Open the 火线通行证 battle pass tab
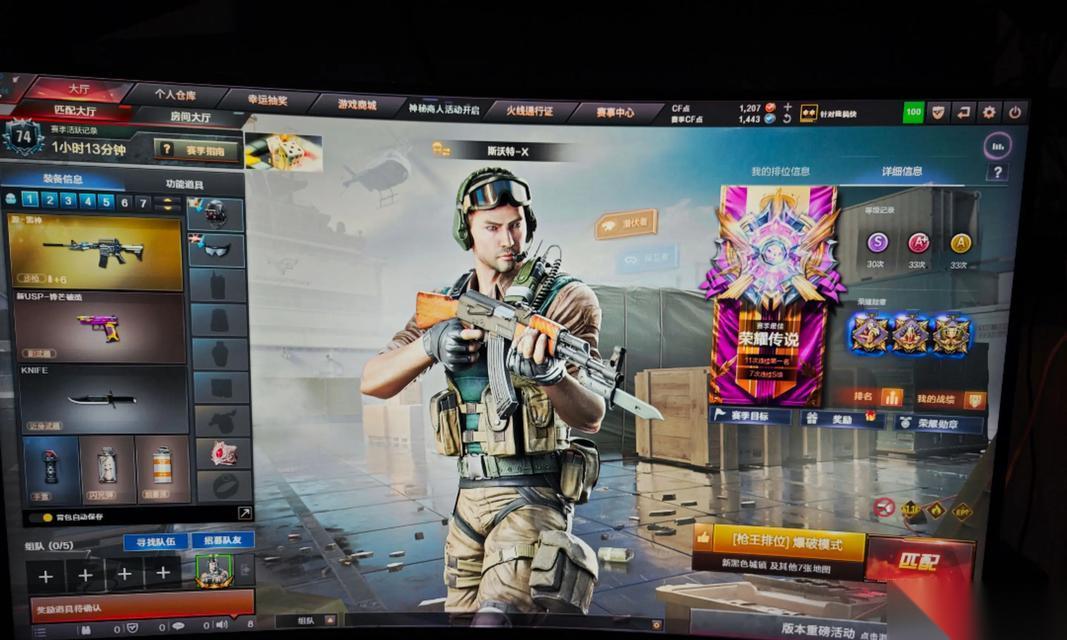 (x=528, y=110)
